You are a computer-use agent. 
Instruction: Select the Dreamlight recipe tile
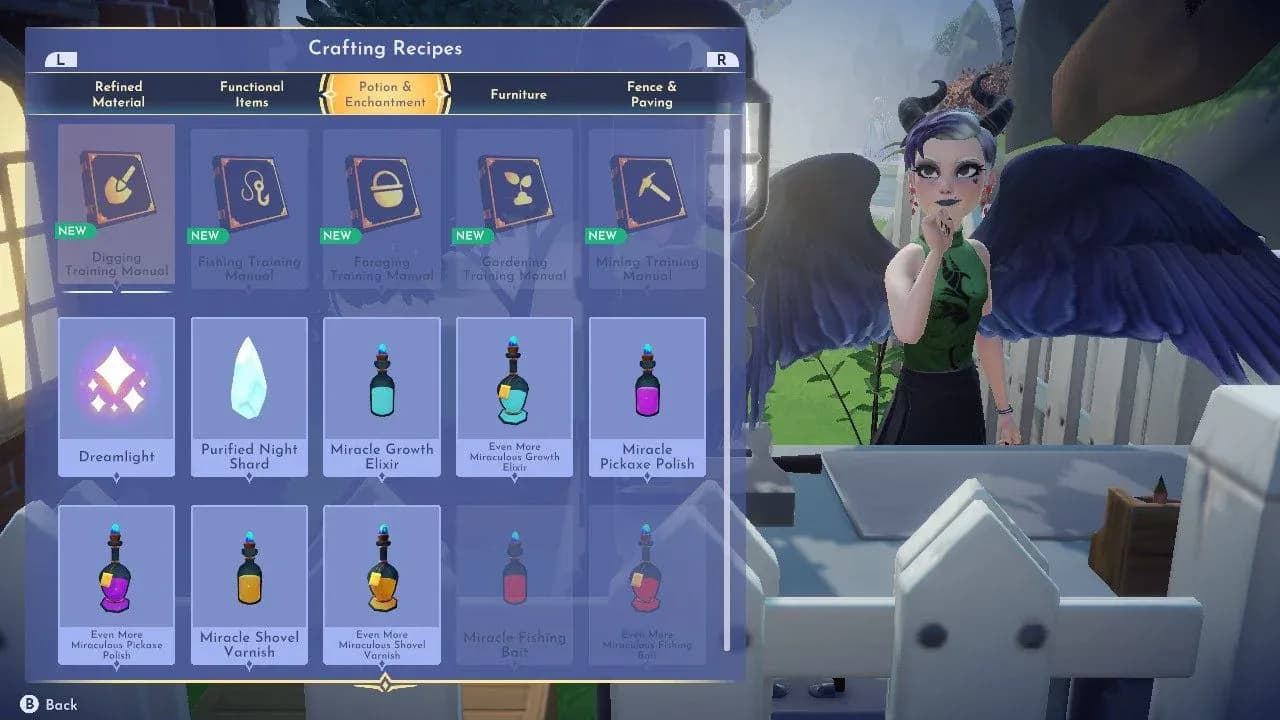click(x=116, y=396)
